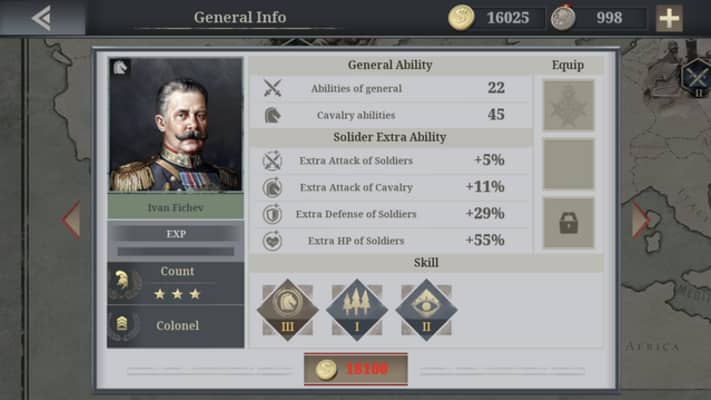This screenshot has height=400, width=711.
Task: Open the locked equipment slot
Action: pyautogui.click(x=568, y=223)
